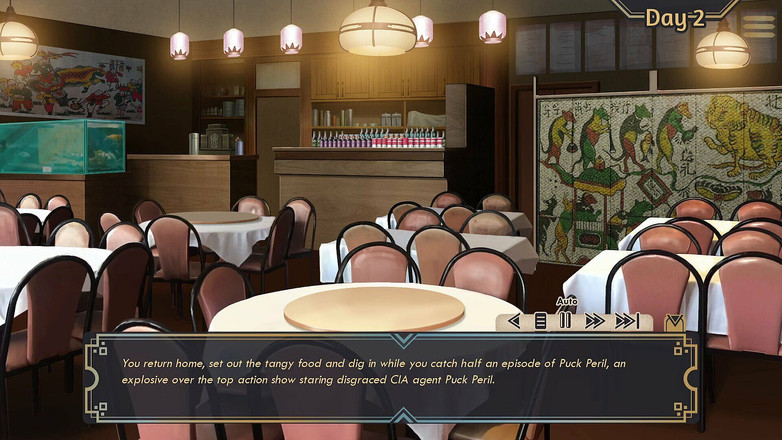The width and height of the screenshot is (782, 440).
Task: Open the dialogue log lines icon
Action: [540, 321]
